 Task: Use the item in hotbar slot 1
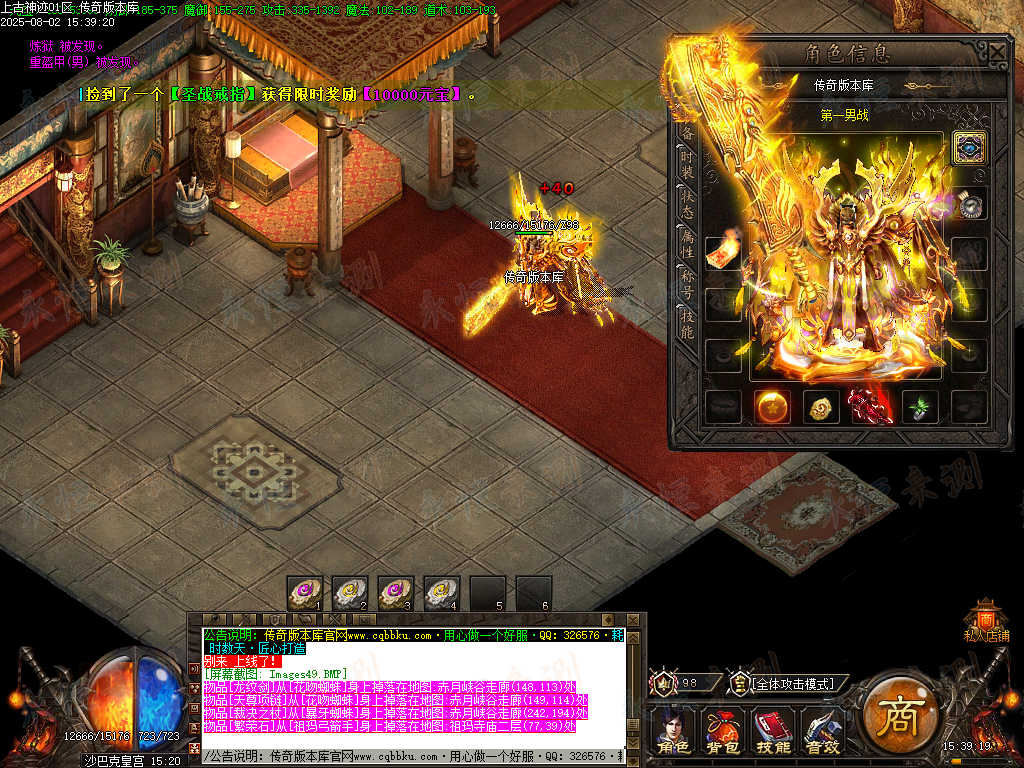click(305, 593)
